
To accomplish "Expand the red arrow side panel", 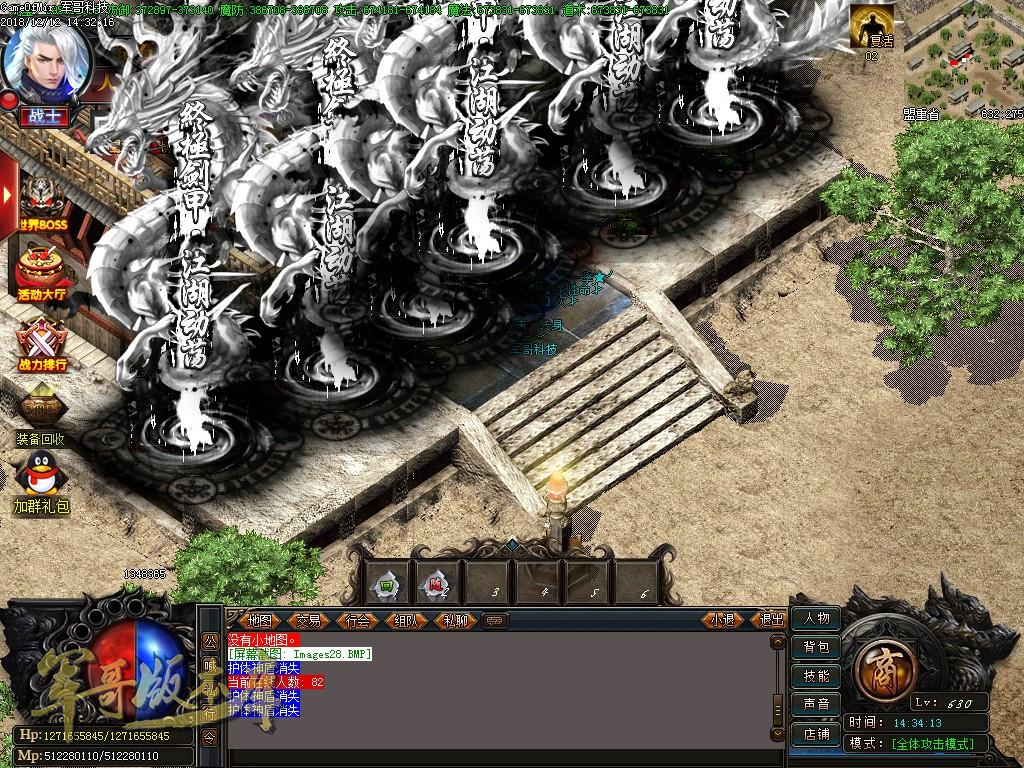I will point(8,193).
